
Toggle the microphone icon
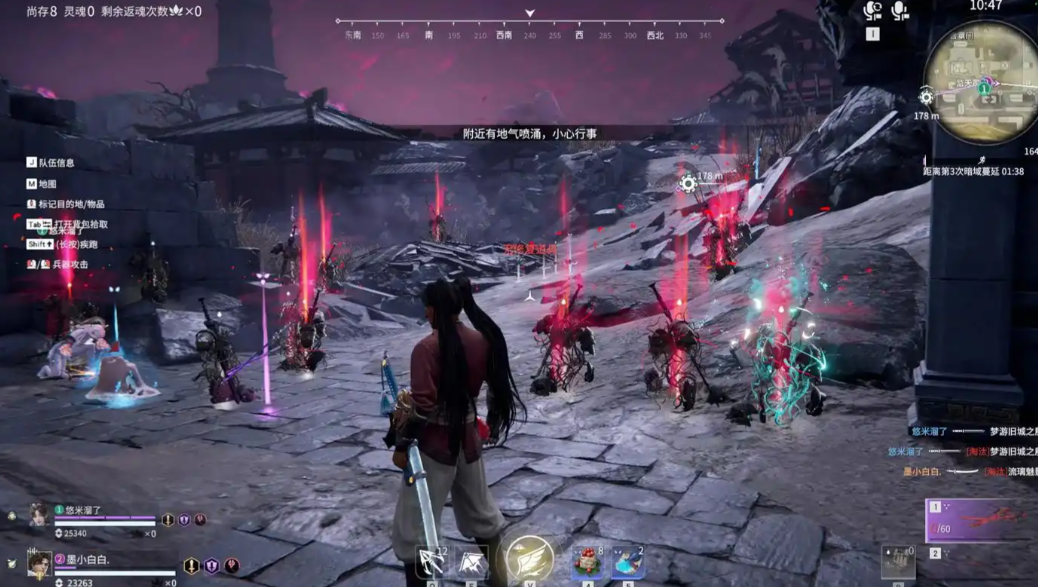pos(900,11)
